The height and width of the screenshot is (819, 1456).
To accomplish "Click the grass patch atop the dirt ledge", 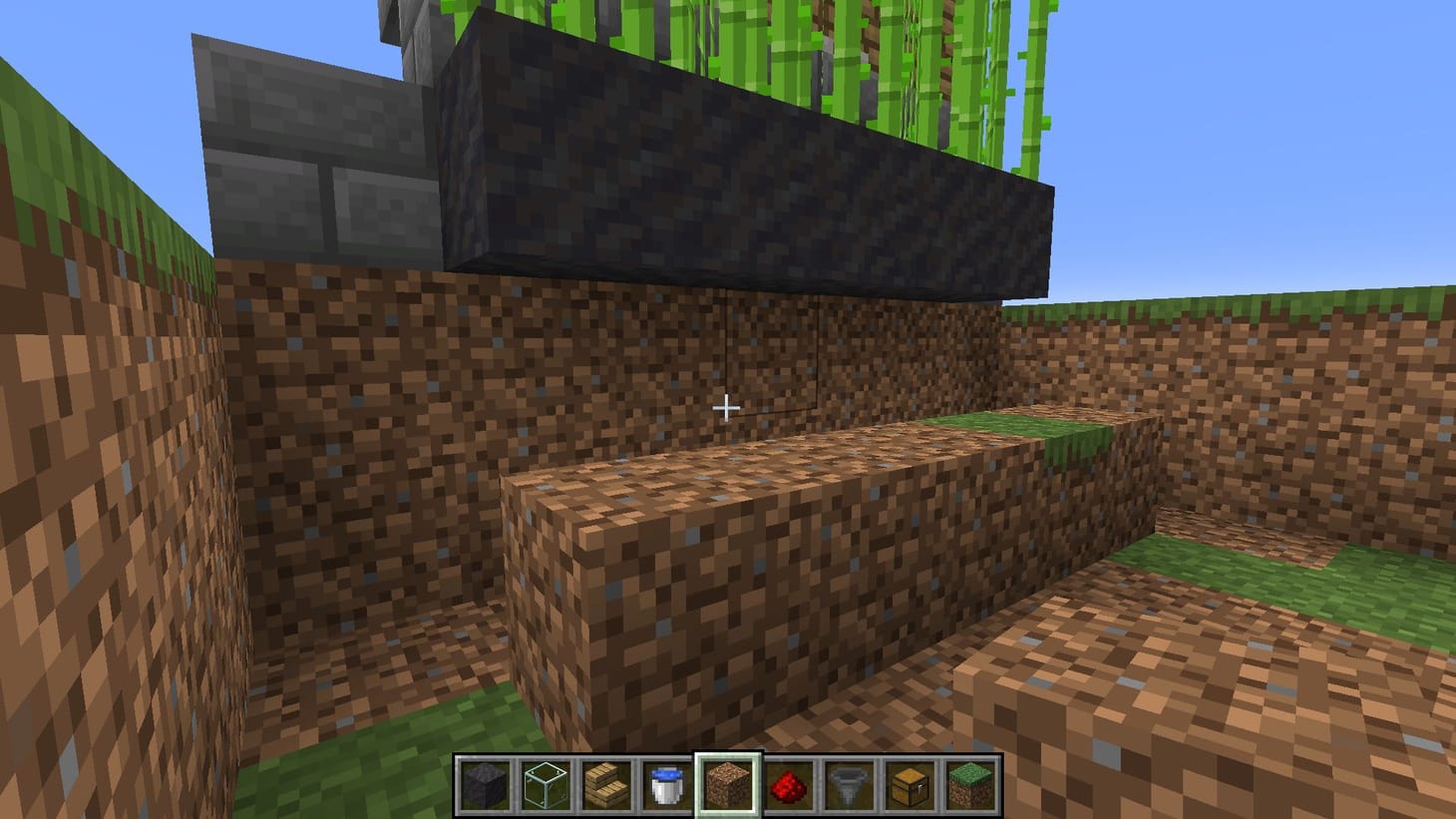I will click(x=1017, y=424).
